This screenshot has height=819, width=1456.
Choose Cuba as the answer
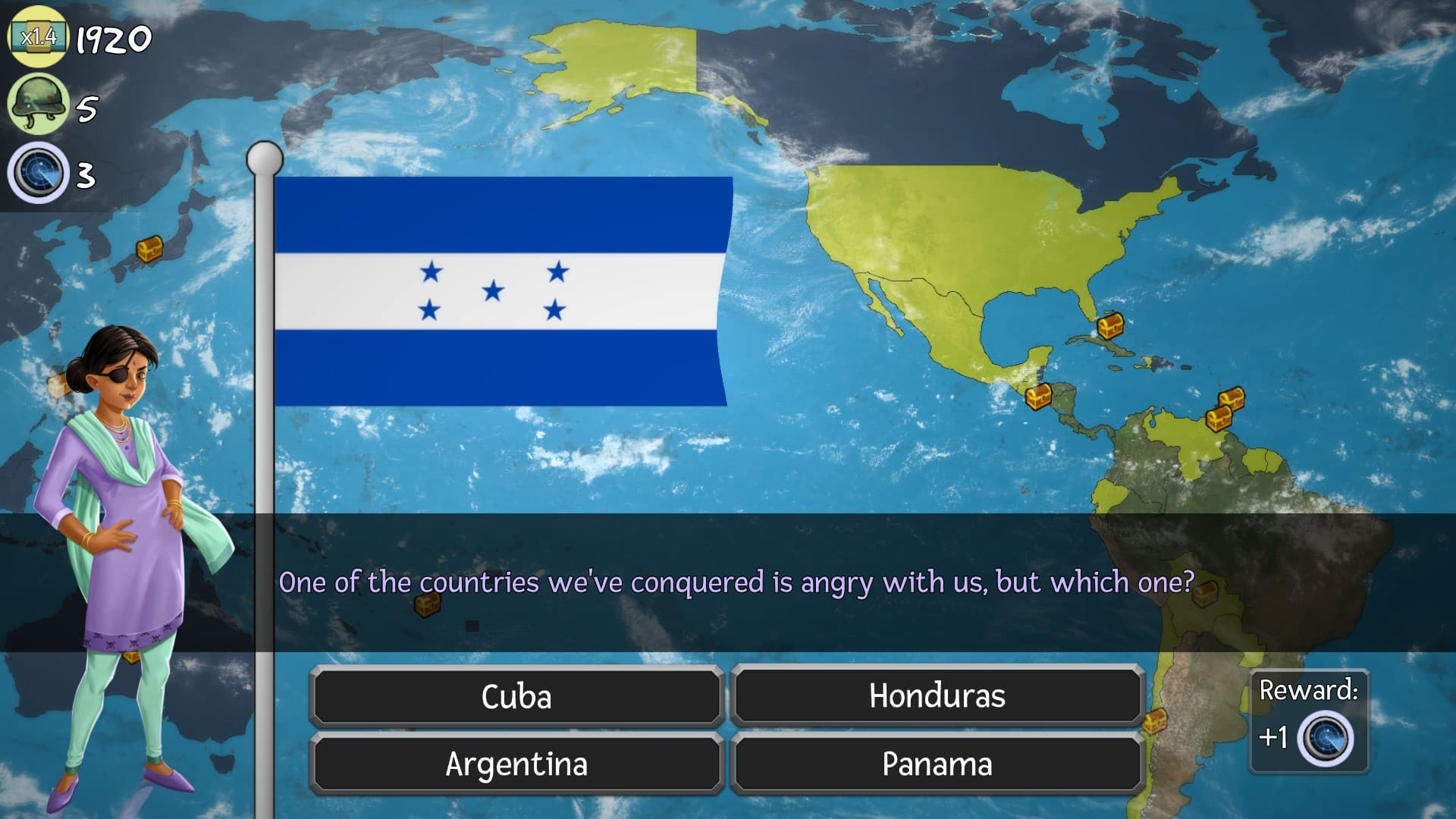click(516, 696)
